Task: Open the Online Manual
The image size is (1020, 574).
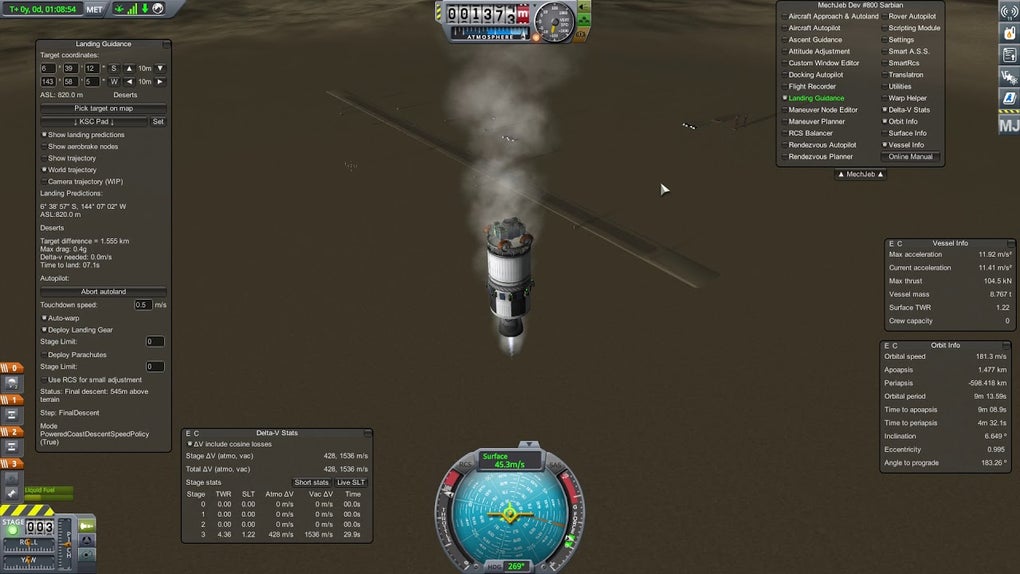Action: pyautogui.click(x=910, y=157)
